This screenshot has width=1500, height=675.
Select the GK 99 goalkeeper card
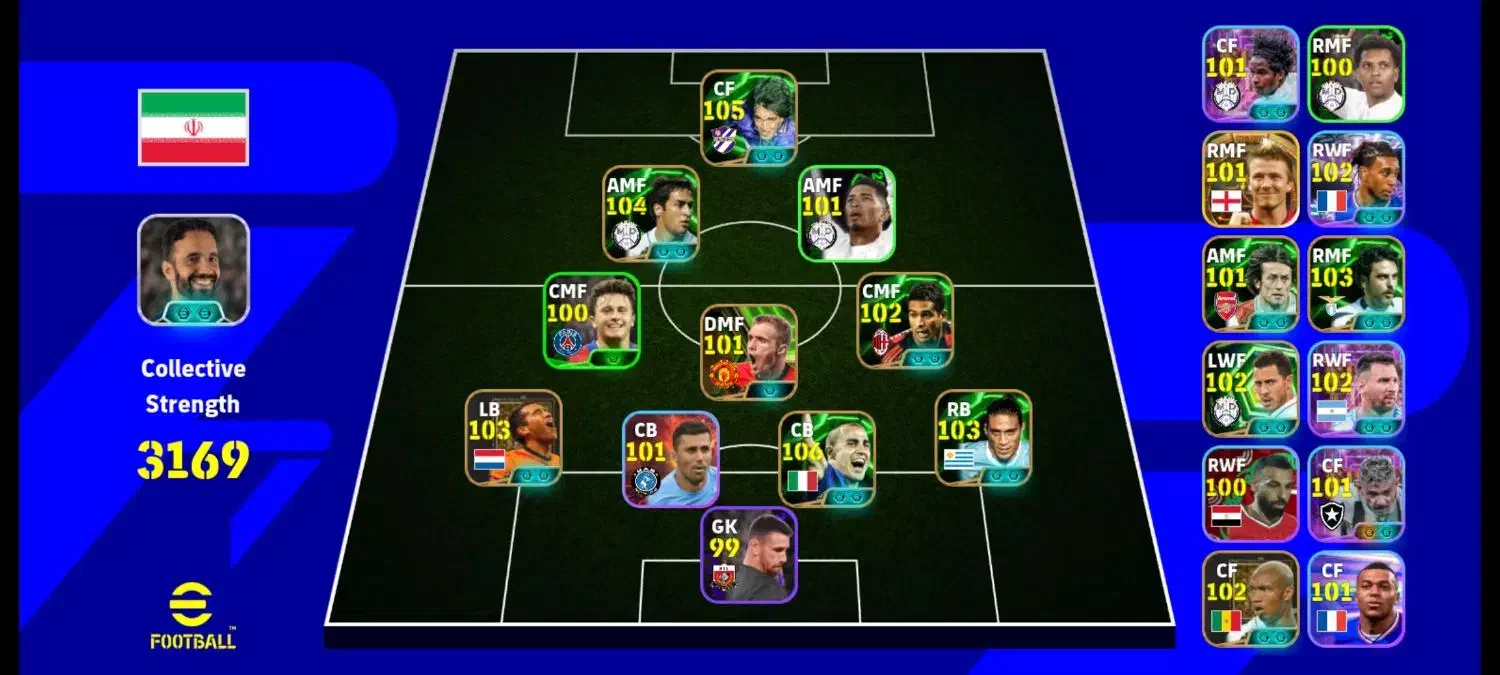pos(748,554)
